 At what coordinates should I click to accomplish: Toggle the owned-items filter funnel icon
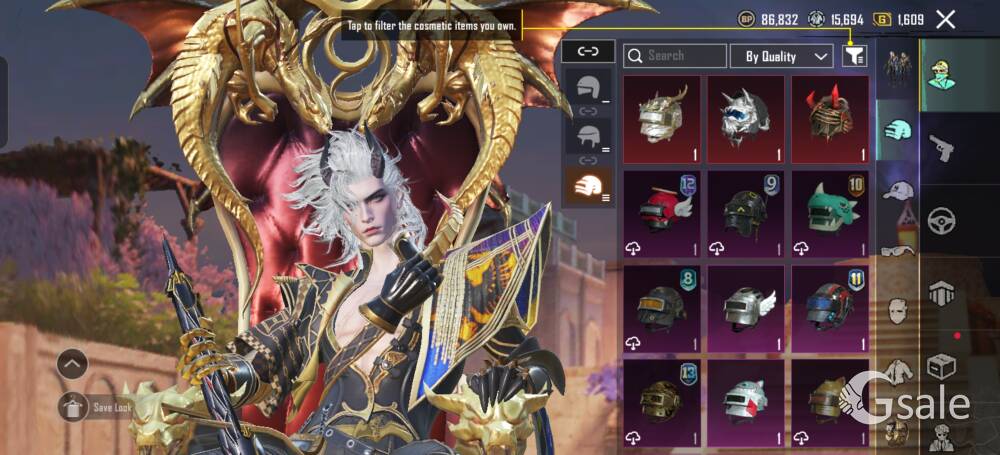point(853,56)
